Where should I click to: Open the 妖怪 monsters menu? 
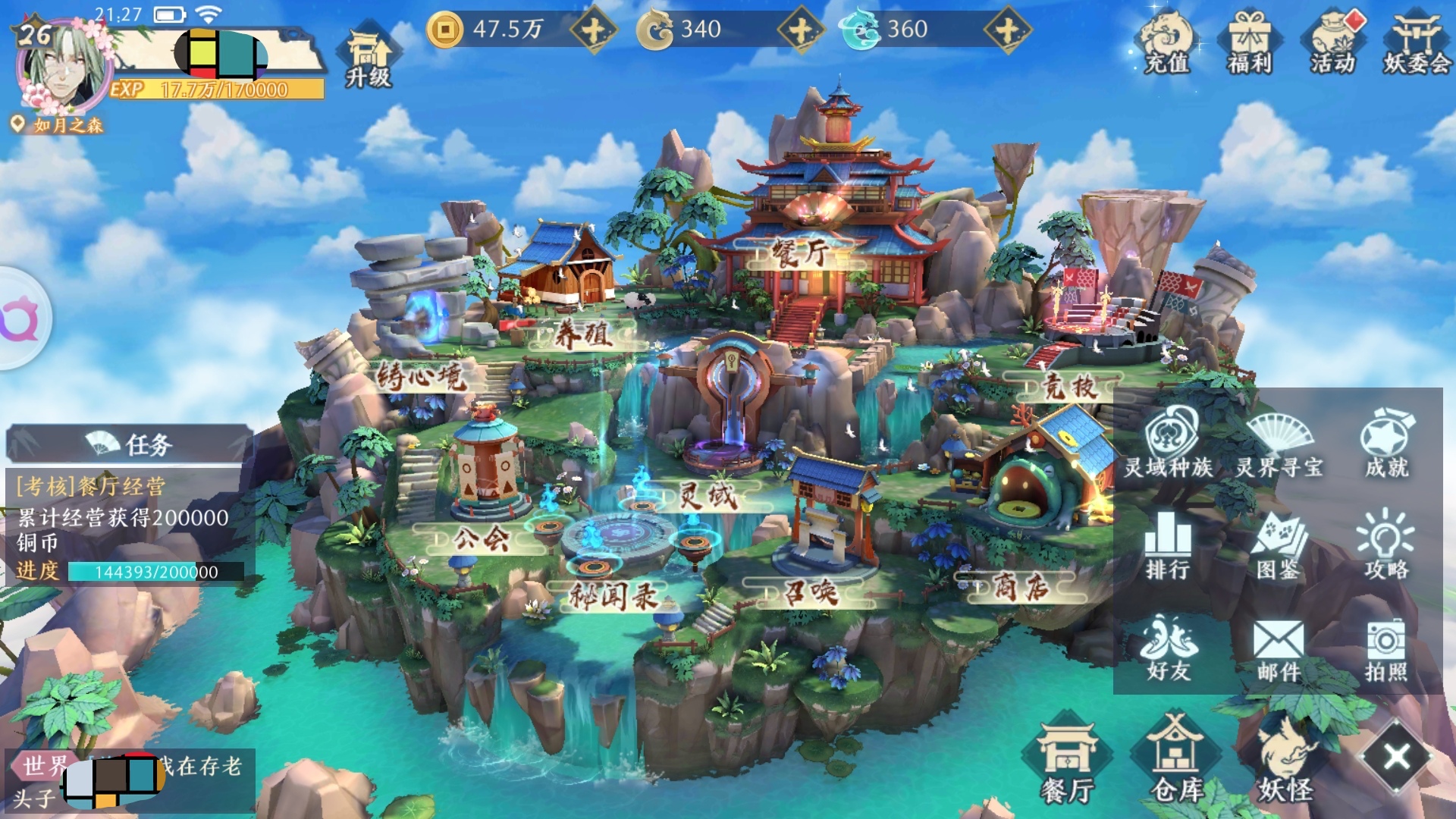click(x=1285, y=760)
